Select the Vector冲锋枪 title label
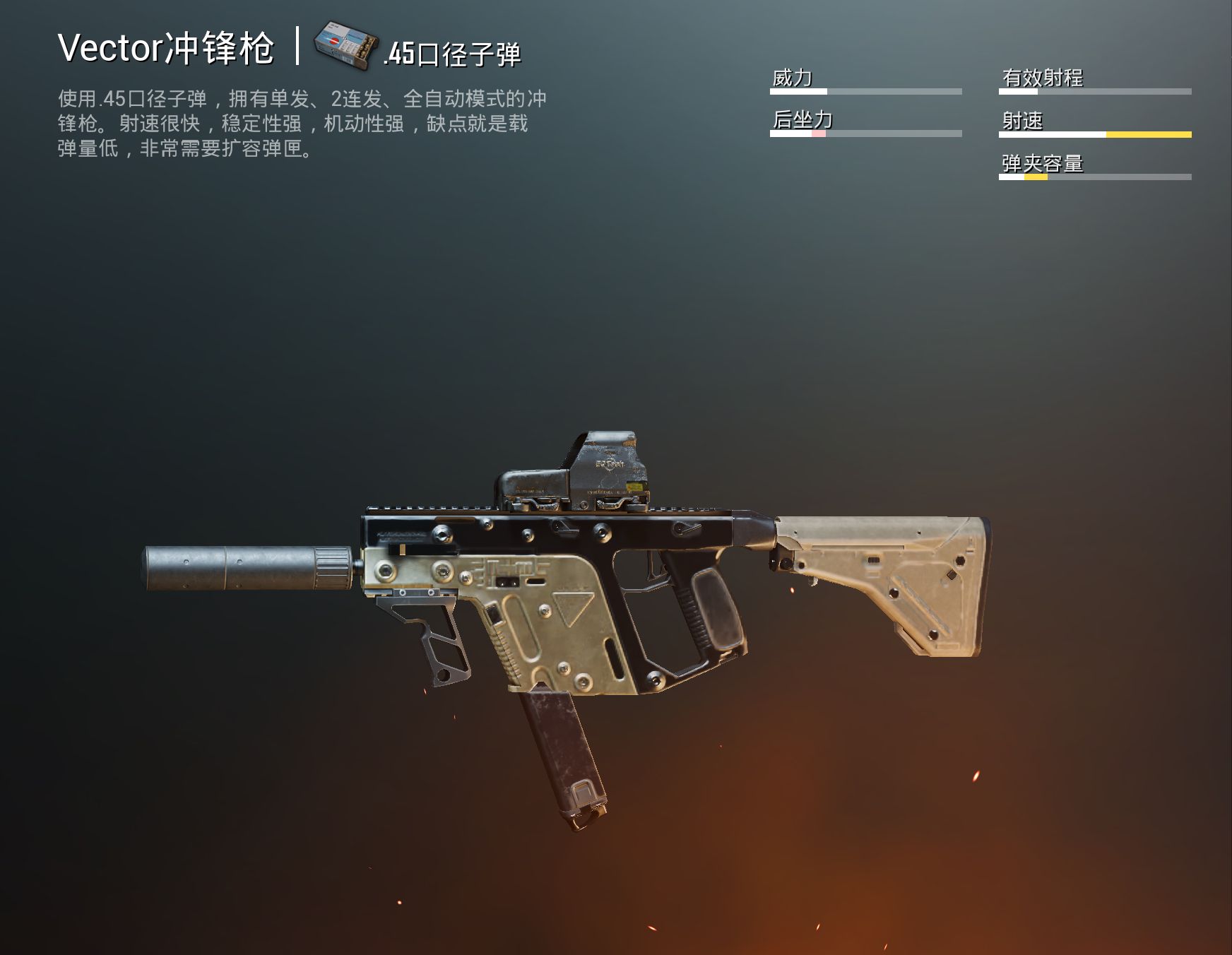1232x955 pixels. pyautogui.click(x=170, y=49)
